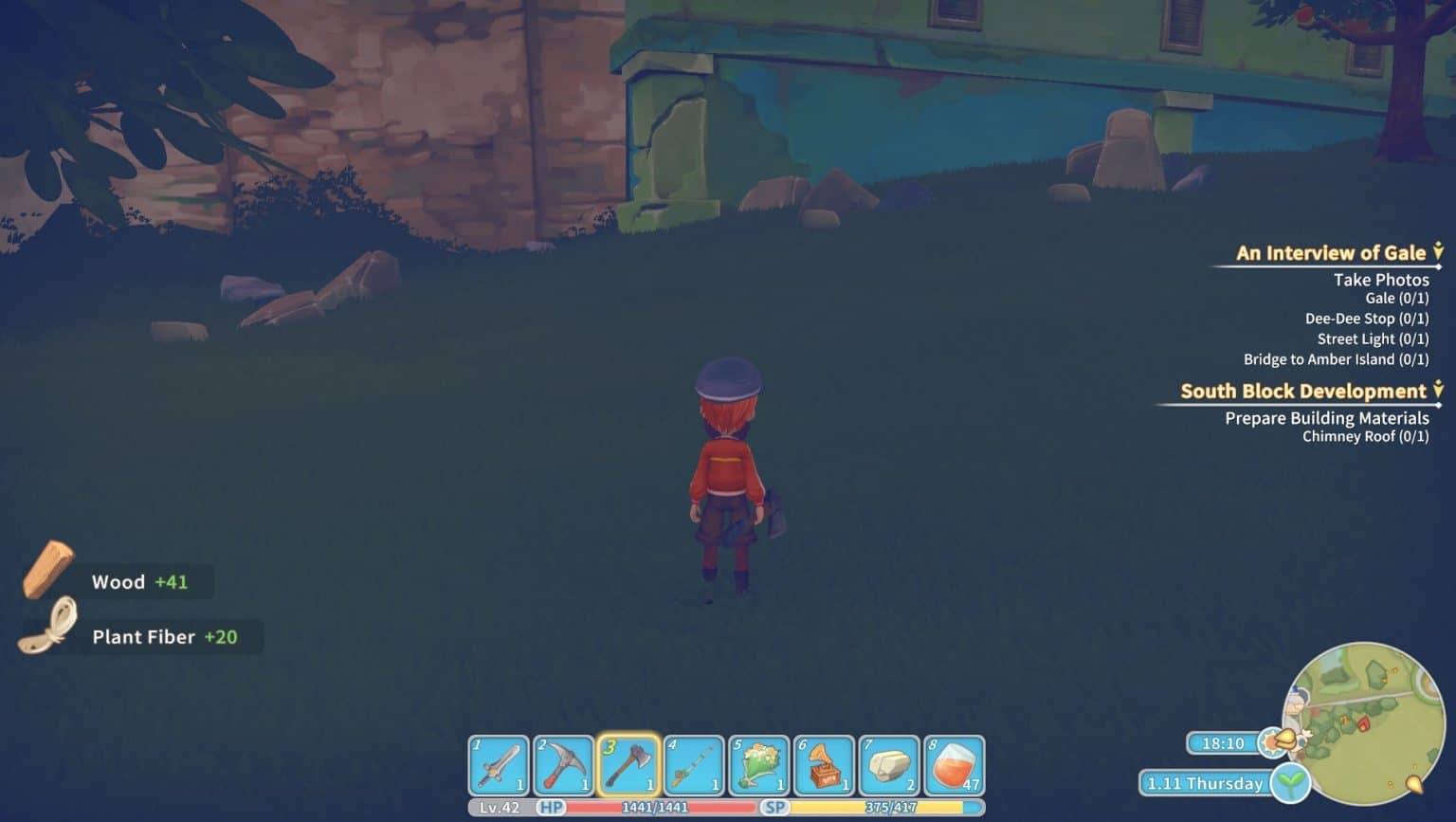Click the Chimney Roof objective text
The image size is (1456, 822).
point(1366,437)
